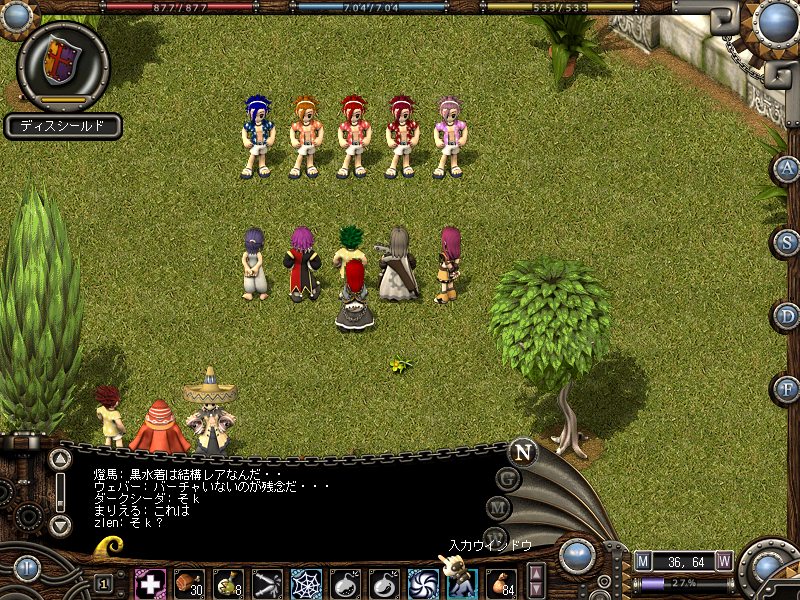800x600 pixels.
Task: Open the F side menu button
Action: 787,388
